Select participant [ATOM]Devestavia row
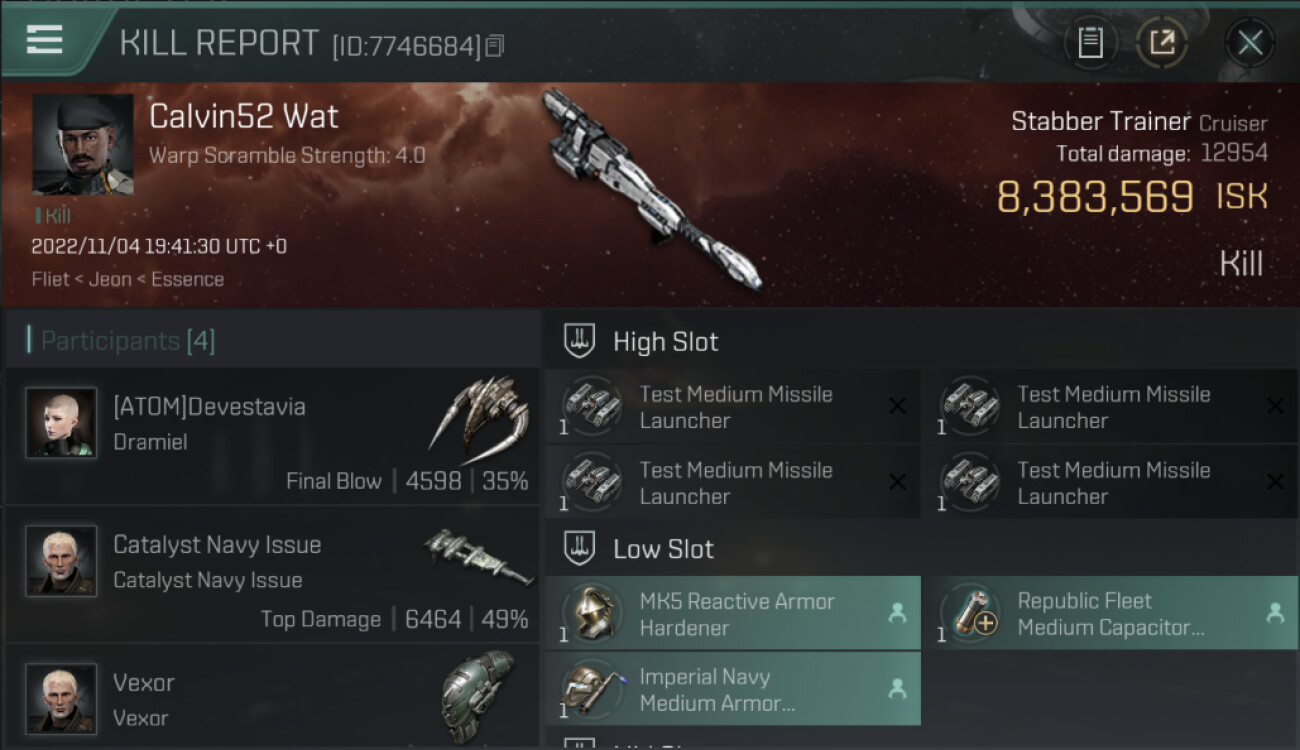The height and width of the screenshot is (750, 1300). tap(272, 437)
